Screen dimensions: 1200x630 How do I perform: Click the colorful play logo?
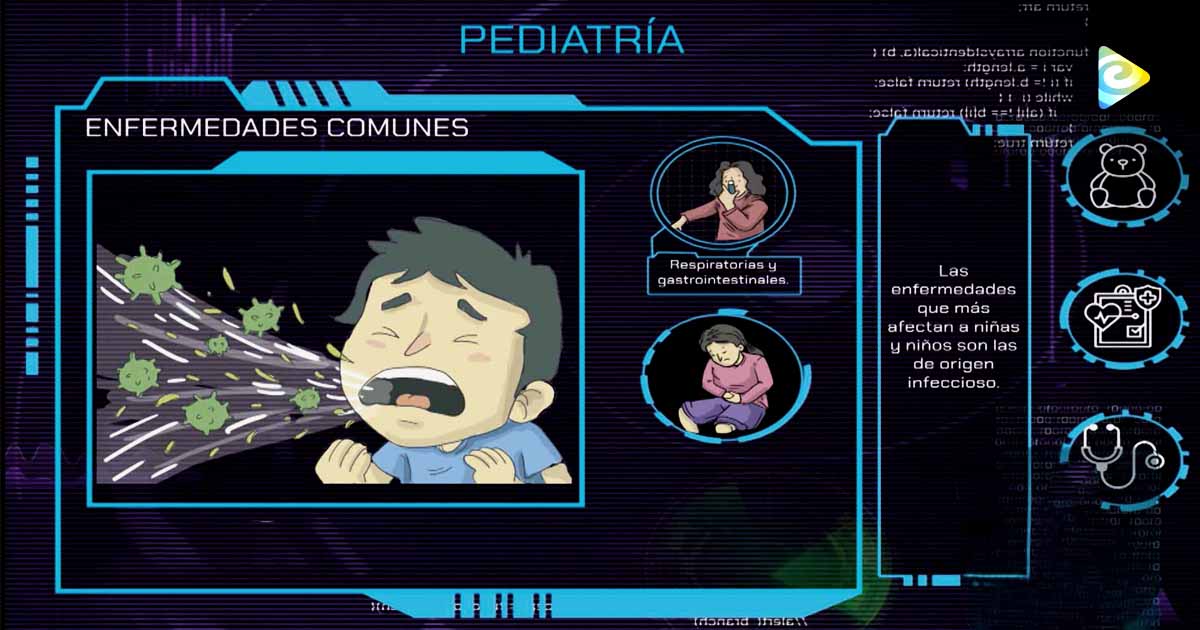point(1120,77)
